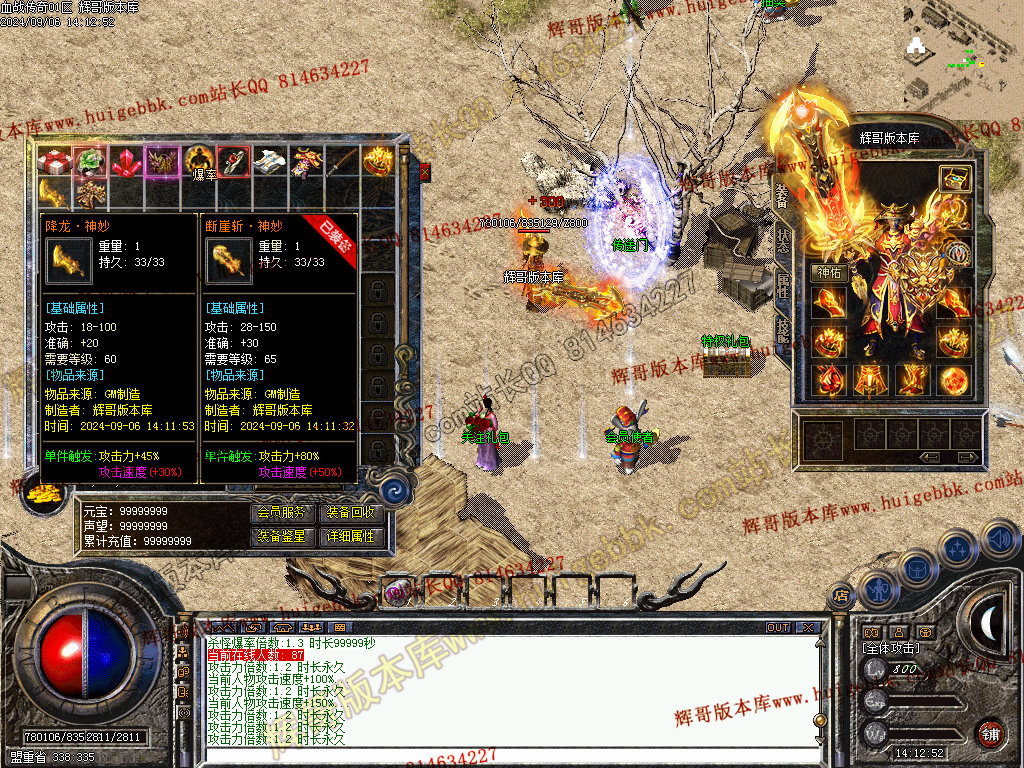The image size is (1024, 768).
Task: Select the red crystal cluster item
Action: 125,161
